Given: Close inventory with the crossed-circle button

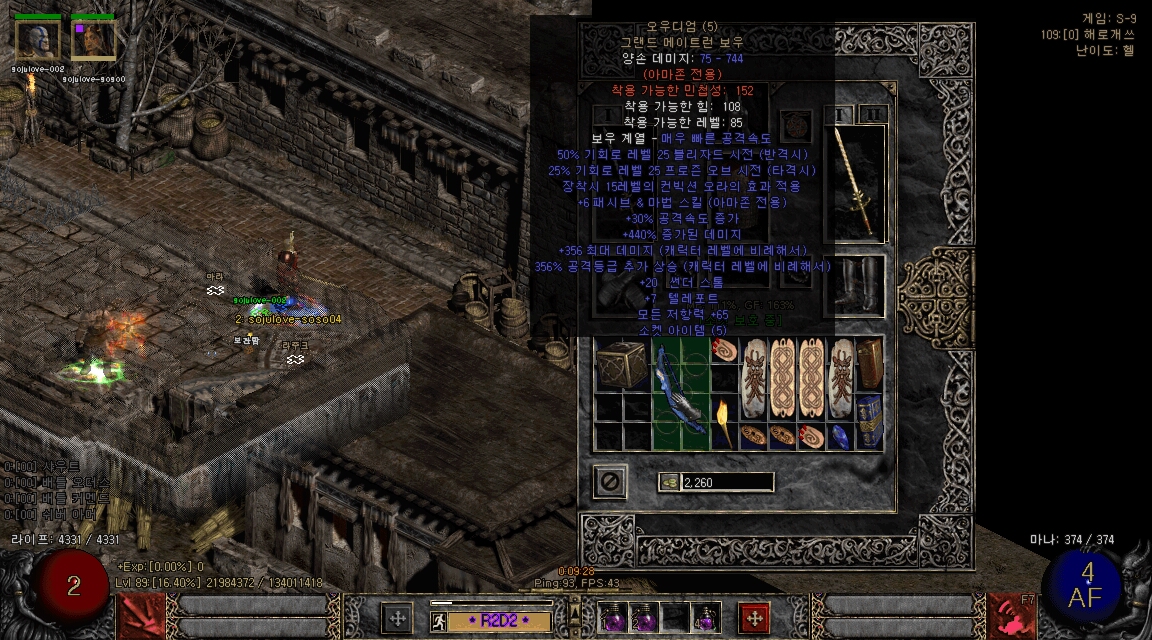Looking at the screenshot, I should coord(609,482).
